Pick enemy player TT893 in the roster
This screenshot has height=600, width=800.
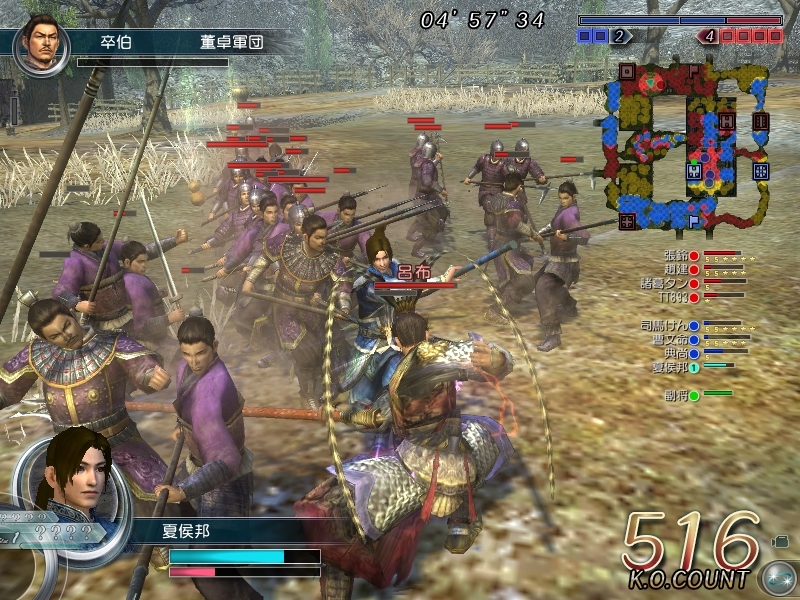(x=676, y=296)
